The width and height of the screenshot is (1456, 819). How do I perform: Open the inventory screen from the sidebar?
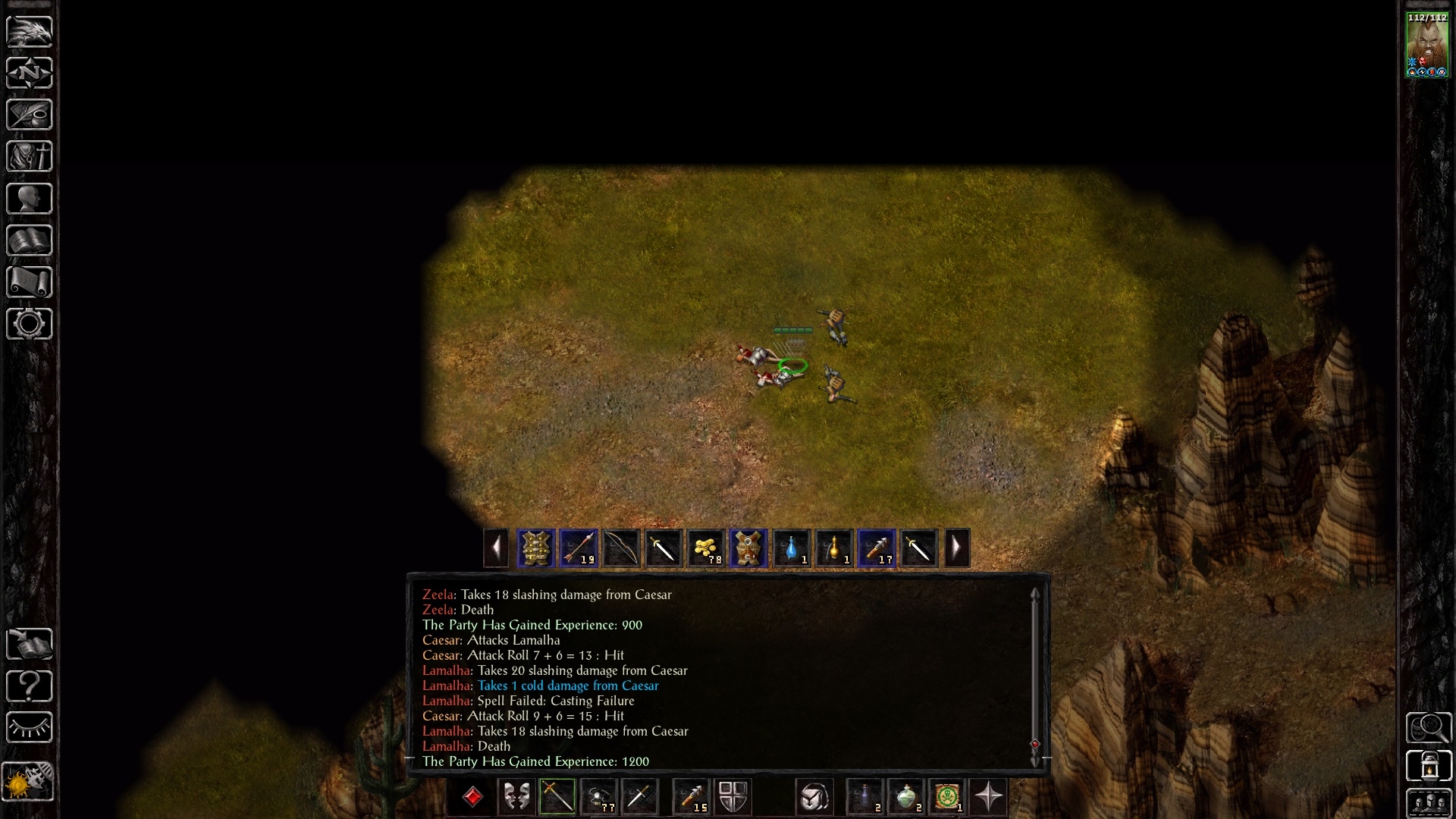pos(30,156)
